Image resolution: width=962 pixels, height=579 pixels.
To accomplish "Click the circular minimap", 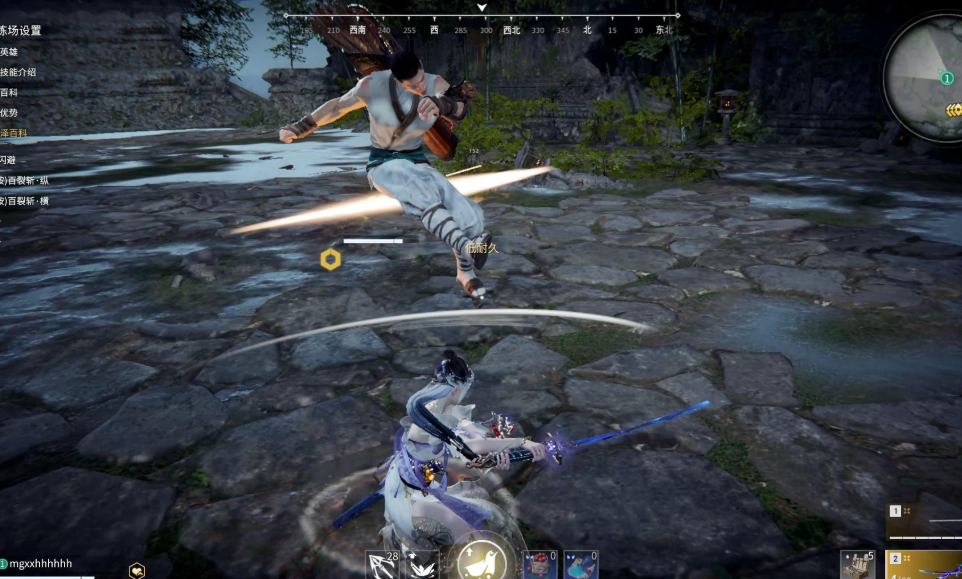I will 925,78.
